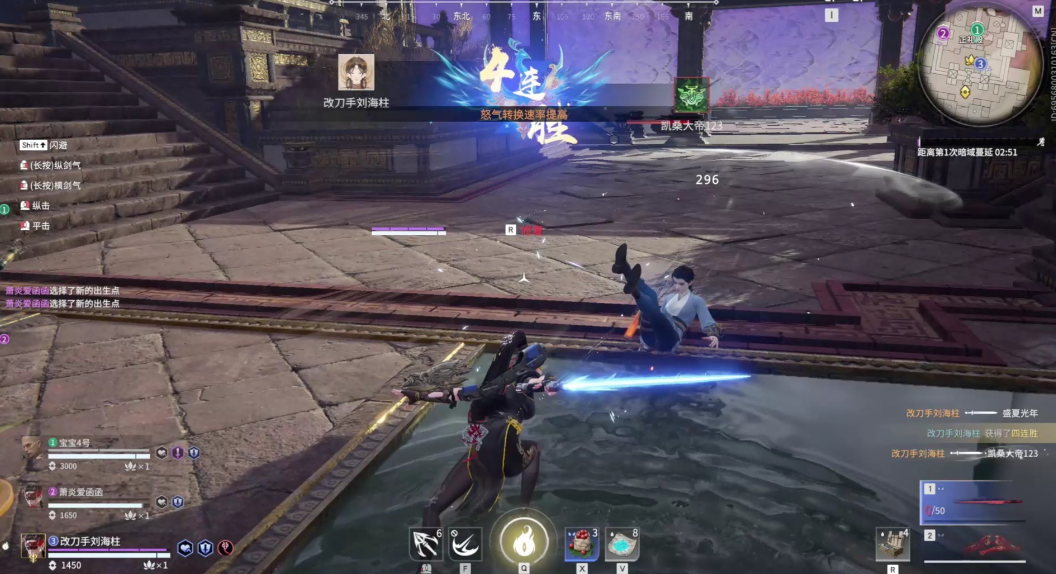The height and width of the screenshot is (574, 1056).
Task: Click the player avatar in the kill banner
Action: [x=356, y=73]
